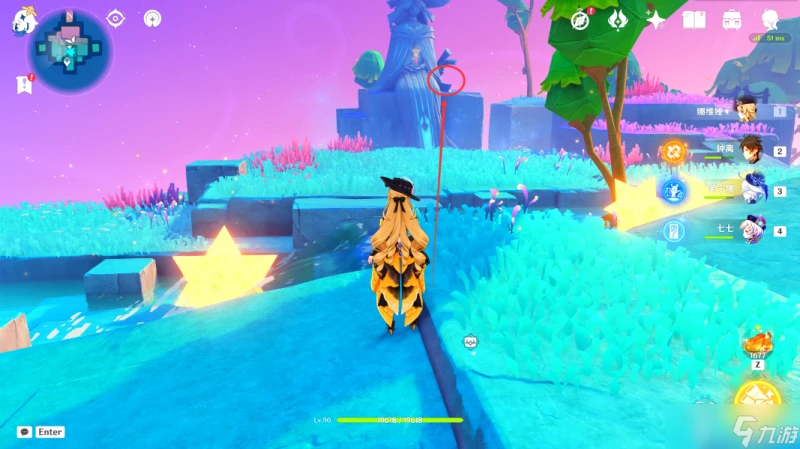
Task: Open the chat box next to Enter
Action: tap(23, 432)
